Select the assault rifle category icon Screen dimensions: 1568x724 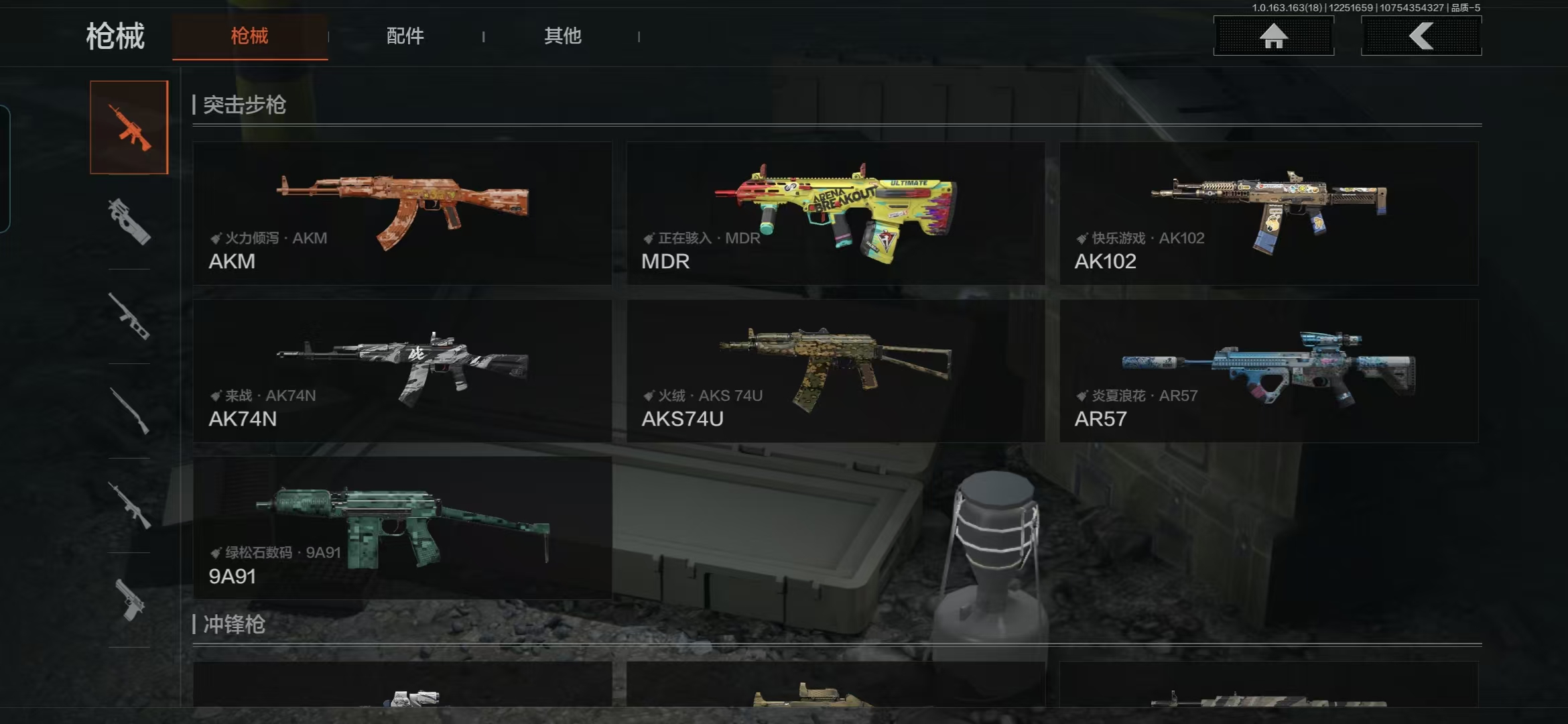pyautogui.click(x=129, y=127)
